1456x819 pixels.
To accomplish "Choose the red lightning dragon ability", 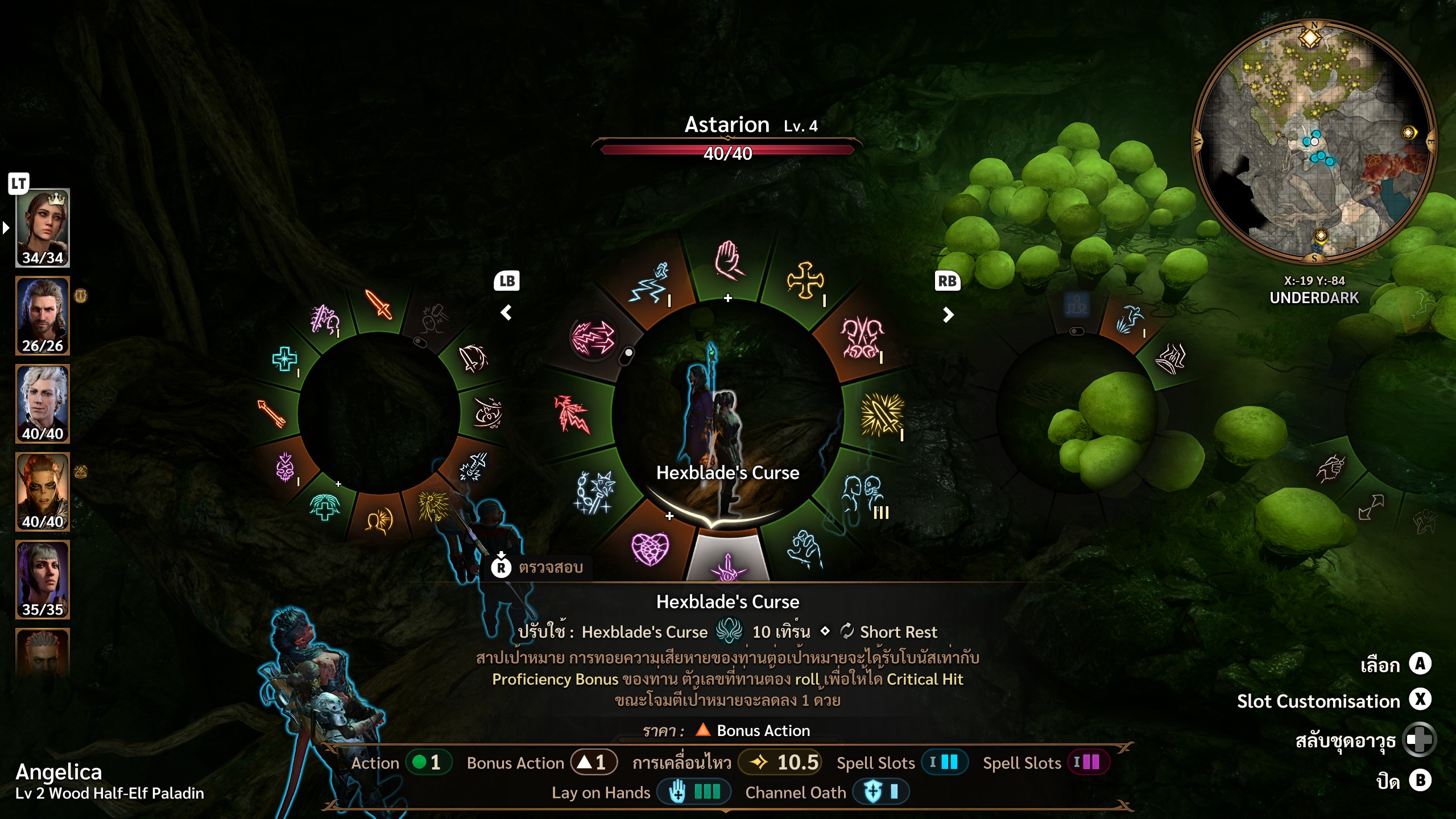I will [x=572, y=413].
